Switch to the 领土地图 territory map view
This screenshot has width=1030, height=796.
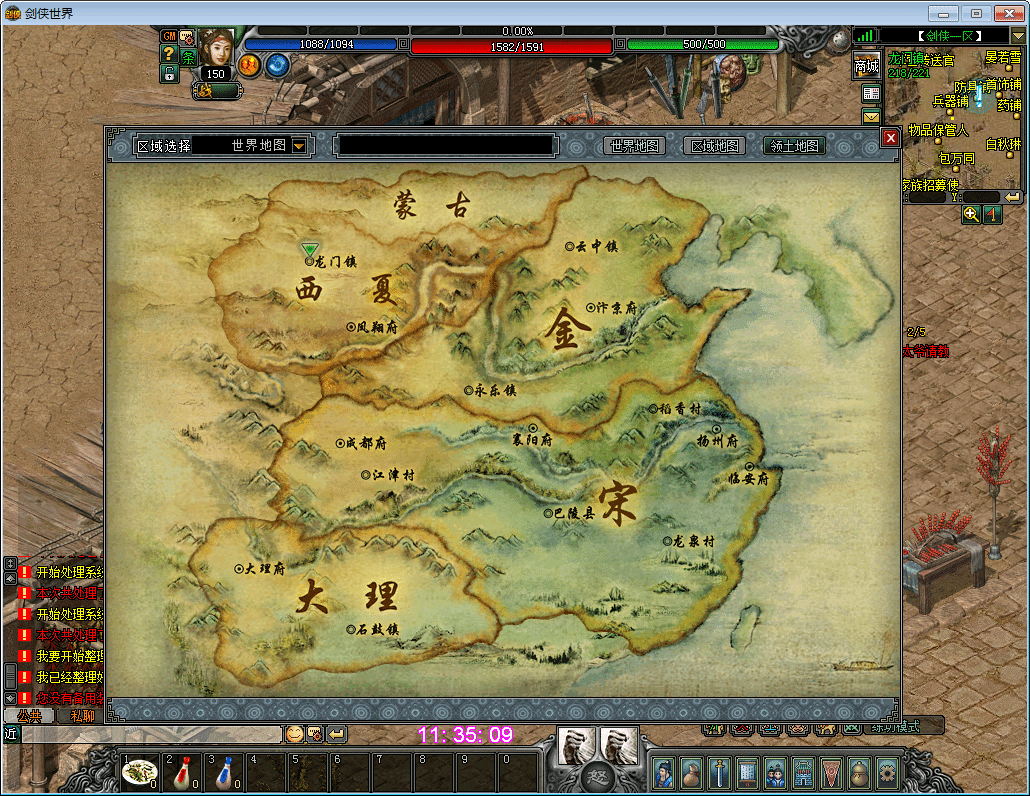[796, 146]
